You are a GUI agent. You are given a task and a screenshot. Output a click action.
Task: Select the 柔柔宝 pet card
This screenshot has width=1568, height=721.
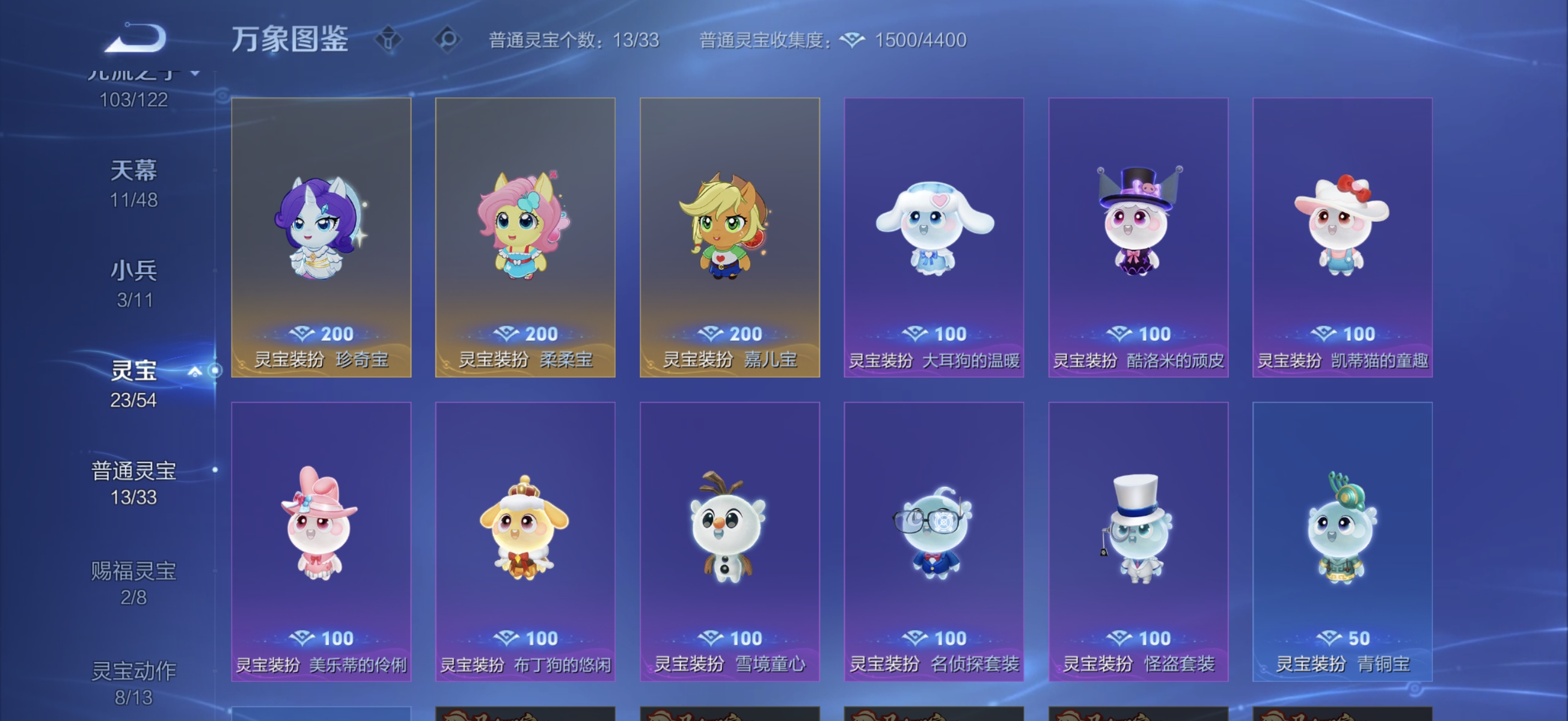[525, 237]
